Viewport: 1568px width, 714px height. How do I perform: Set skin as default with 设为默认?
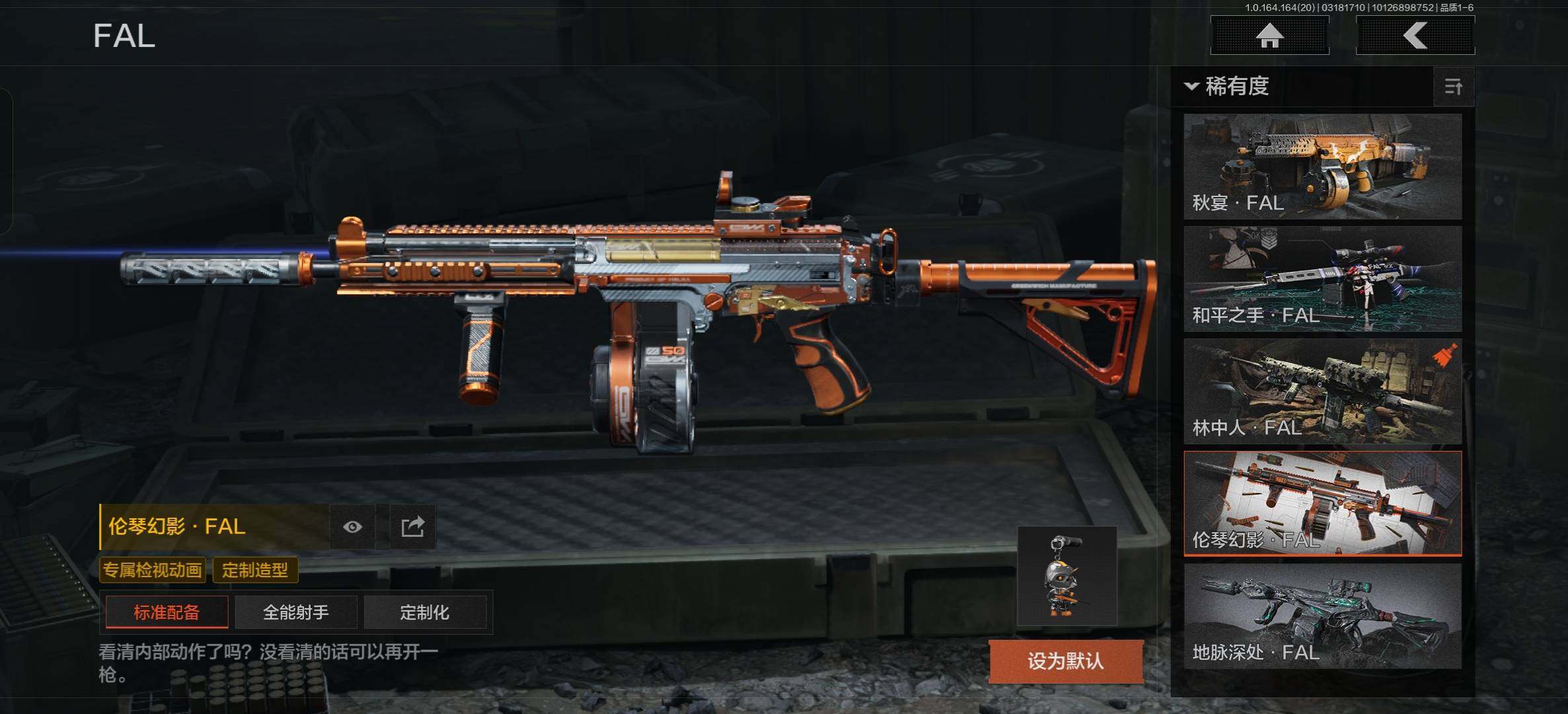click(1065, 661)
